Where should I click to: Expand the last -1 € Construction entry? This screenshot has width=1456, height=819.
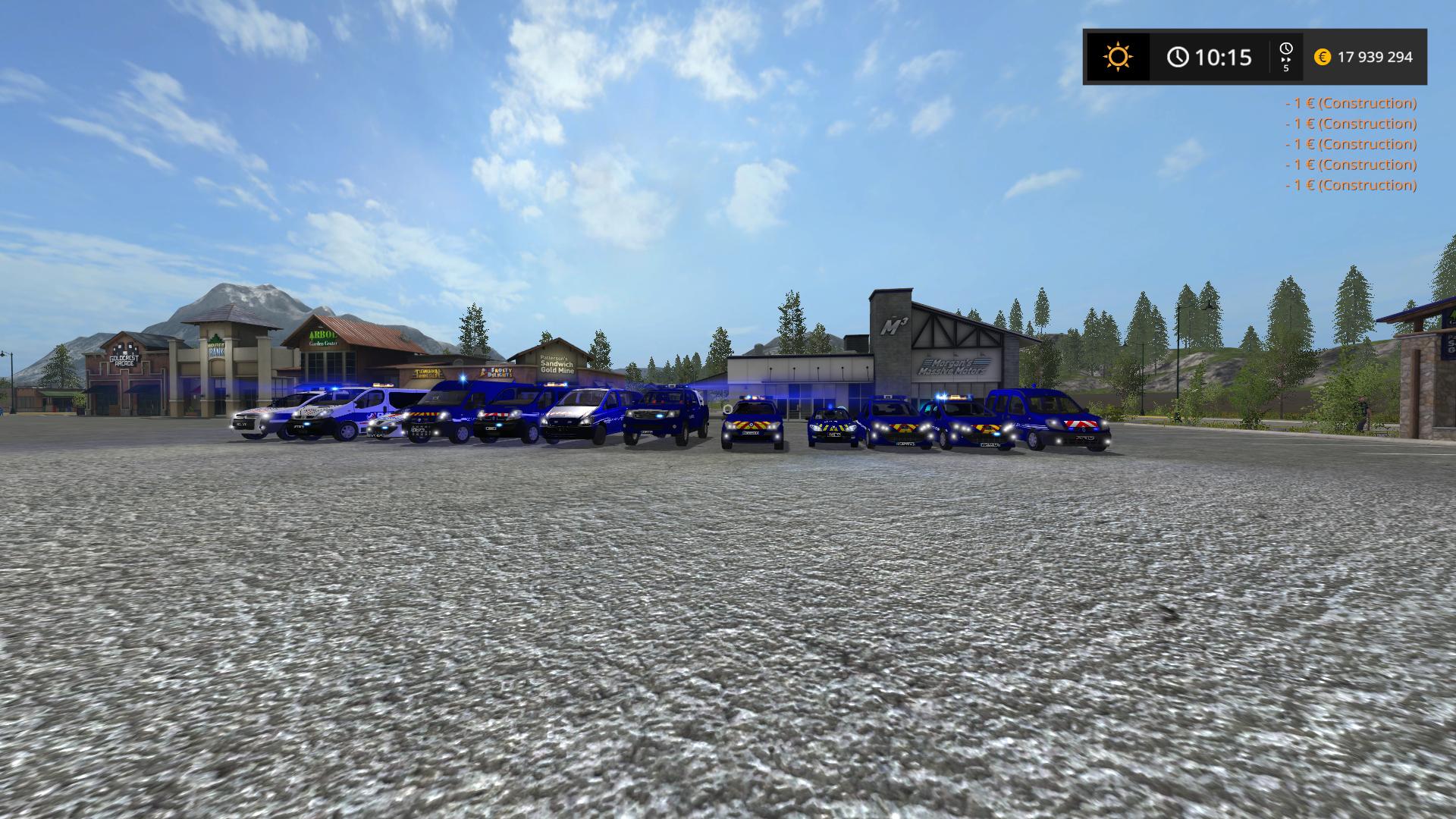pyautogui.click(x=1350, y=185)
